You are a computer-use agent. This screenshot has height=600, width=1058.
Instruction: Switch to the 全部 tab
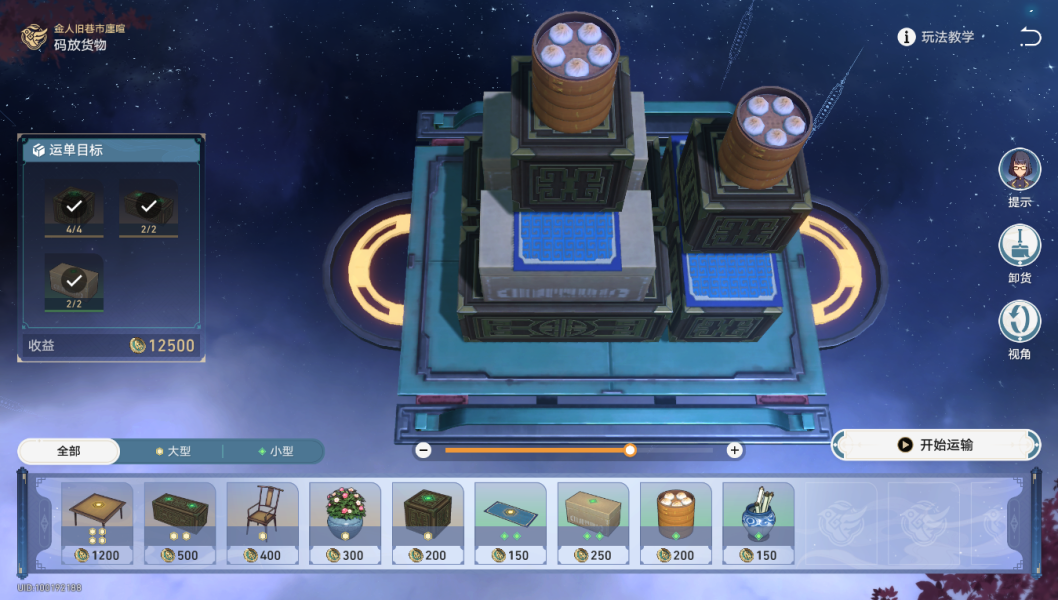click(69, 451)
